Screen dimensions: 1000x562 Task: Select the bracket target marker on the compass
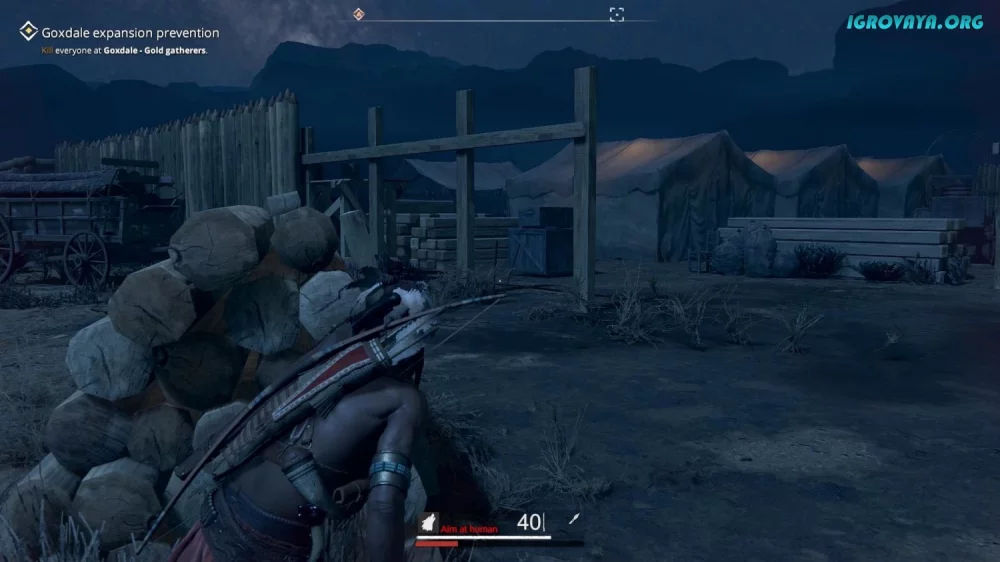click(617, 14)
